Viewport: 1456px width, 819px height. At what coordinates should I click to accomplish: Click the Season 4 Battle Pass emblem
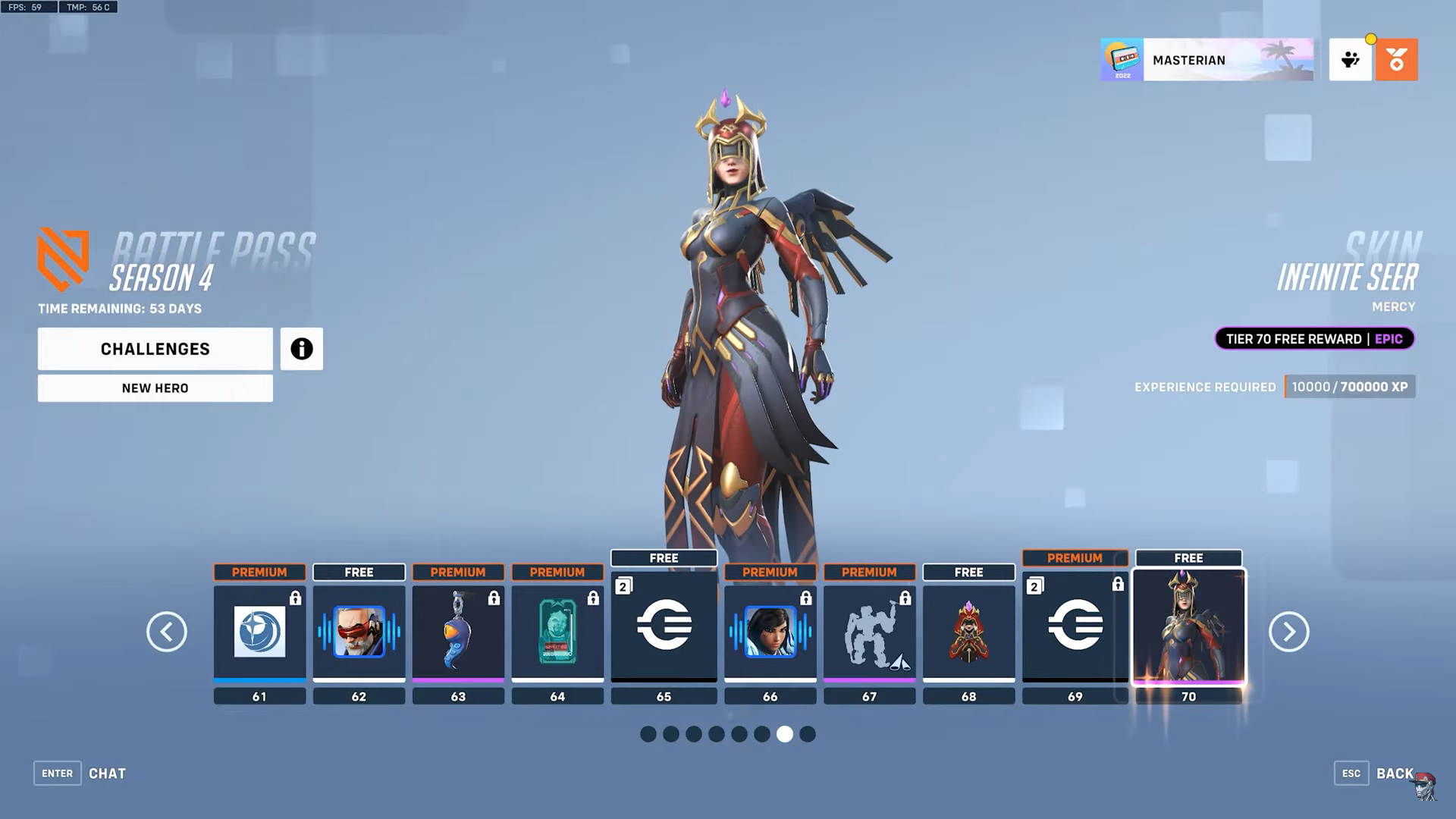[x=64, y=256]
